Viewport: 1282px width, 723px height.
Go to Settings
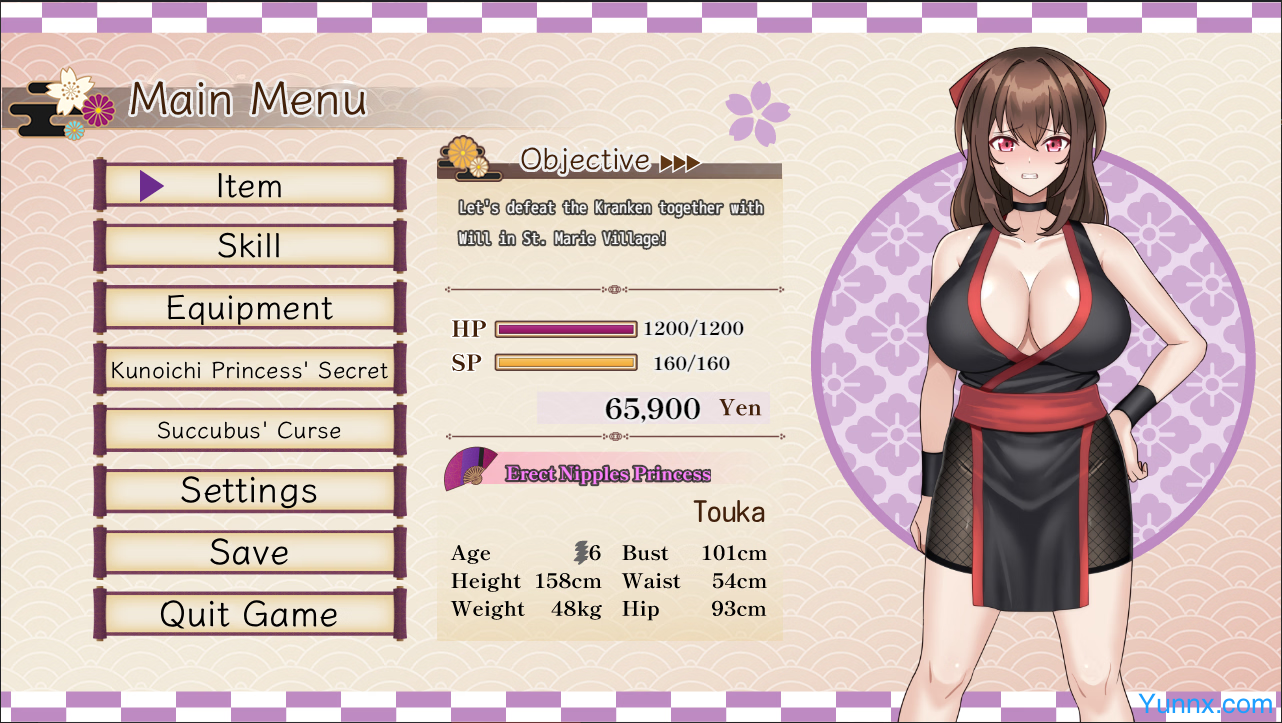[x=249, y=491]
